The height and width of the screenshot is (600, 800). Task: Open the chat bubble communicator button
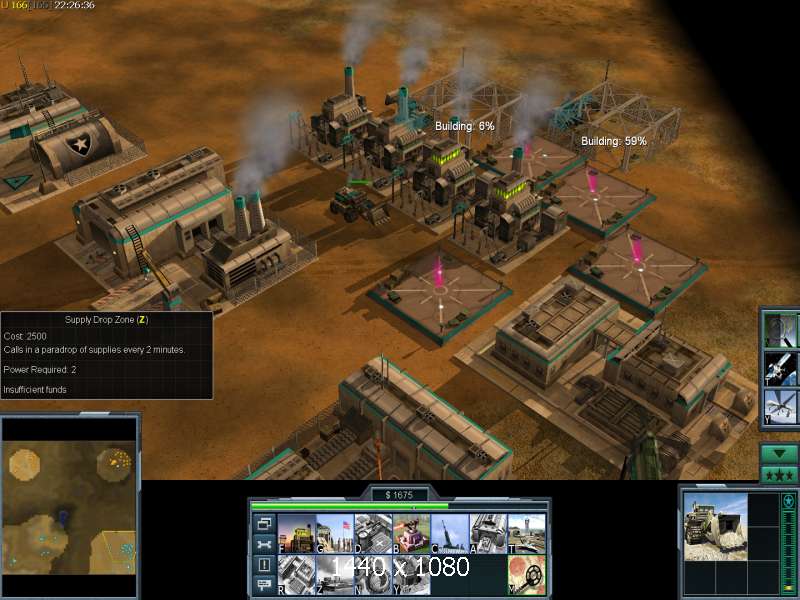(263, 586)
